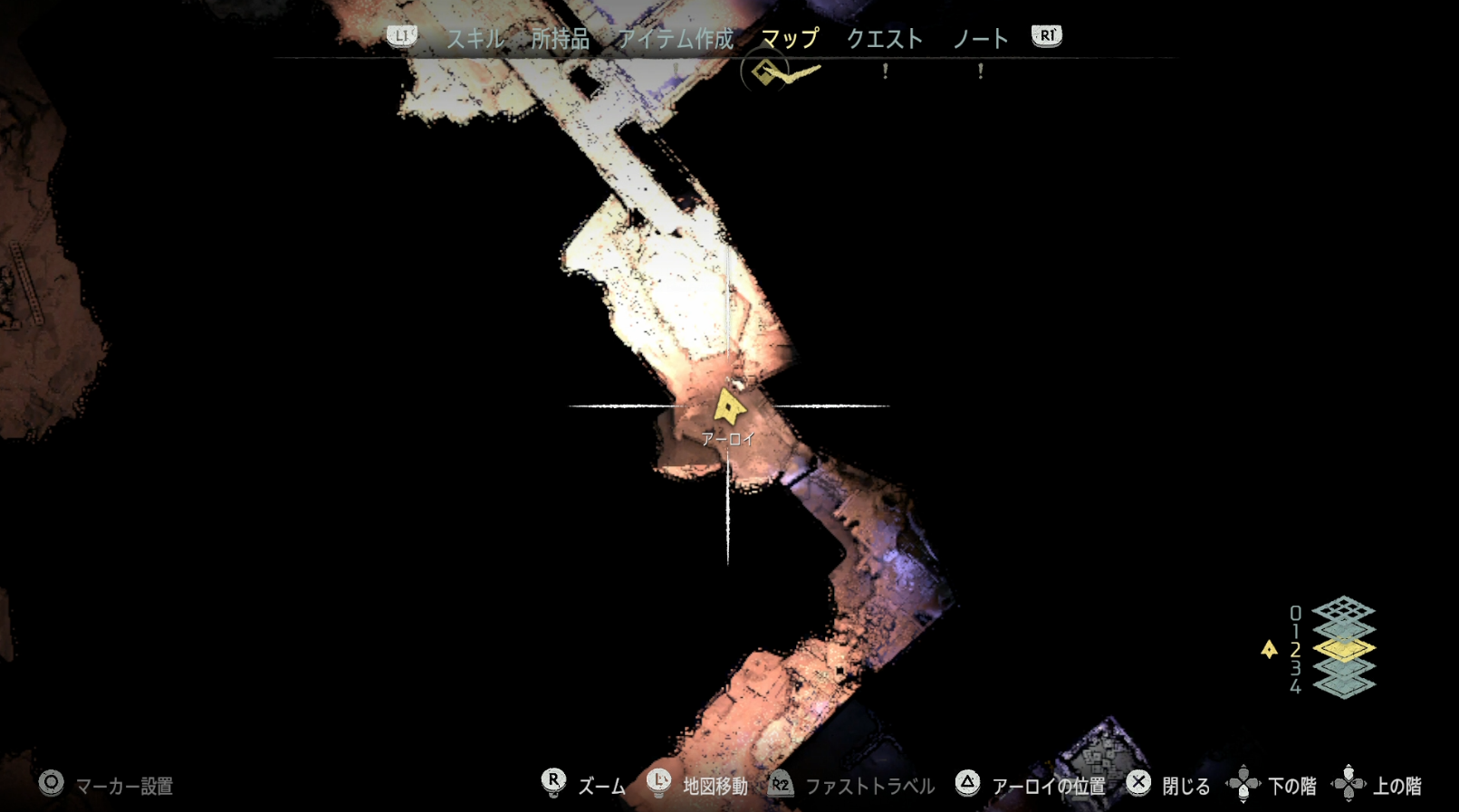This screenshot has width=1459, height=812.
Task: Activate floor level 4 layer diamond
Action: 1343,686
